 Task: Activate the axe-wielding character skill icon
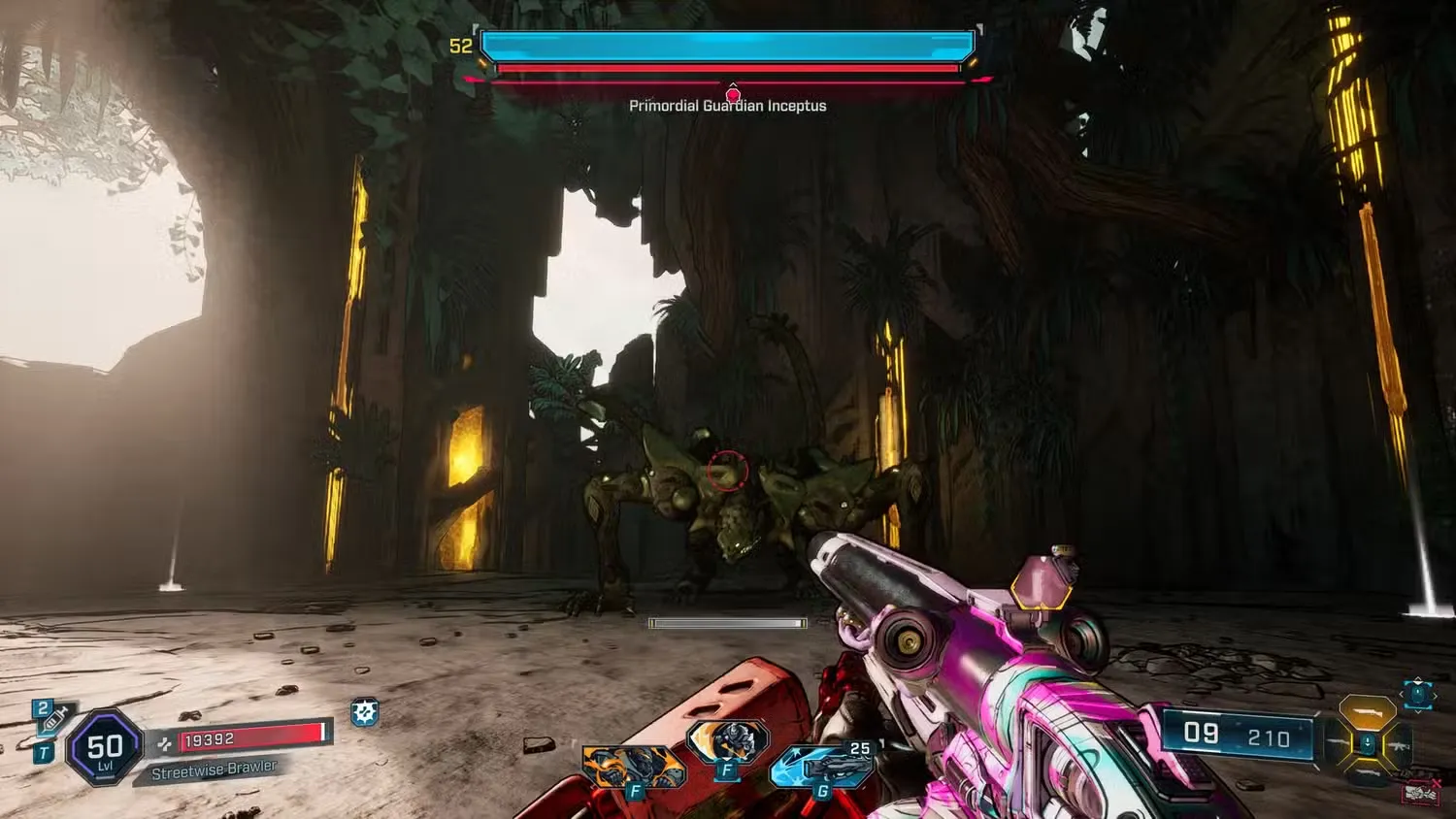(728, 743)
